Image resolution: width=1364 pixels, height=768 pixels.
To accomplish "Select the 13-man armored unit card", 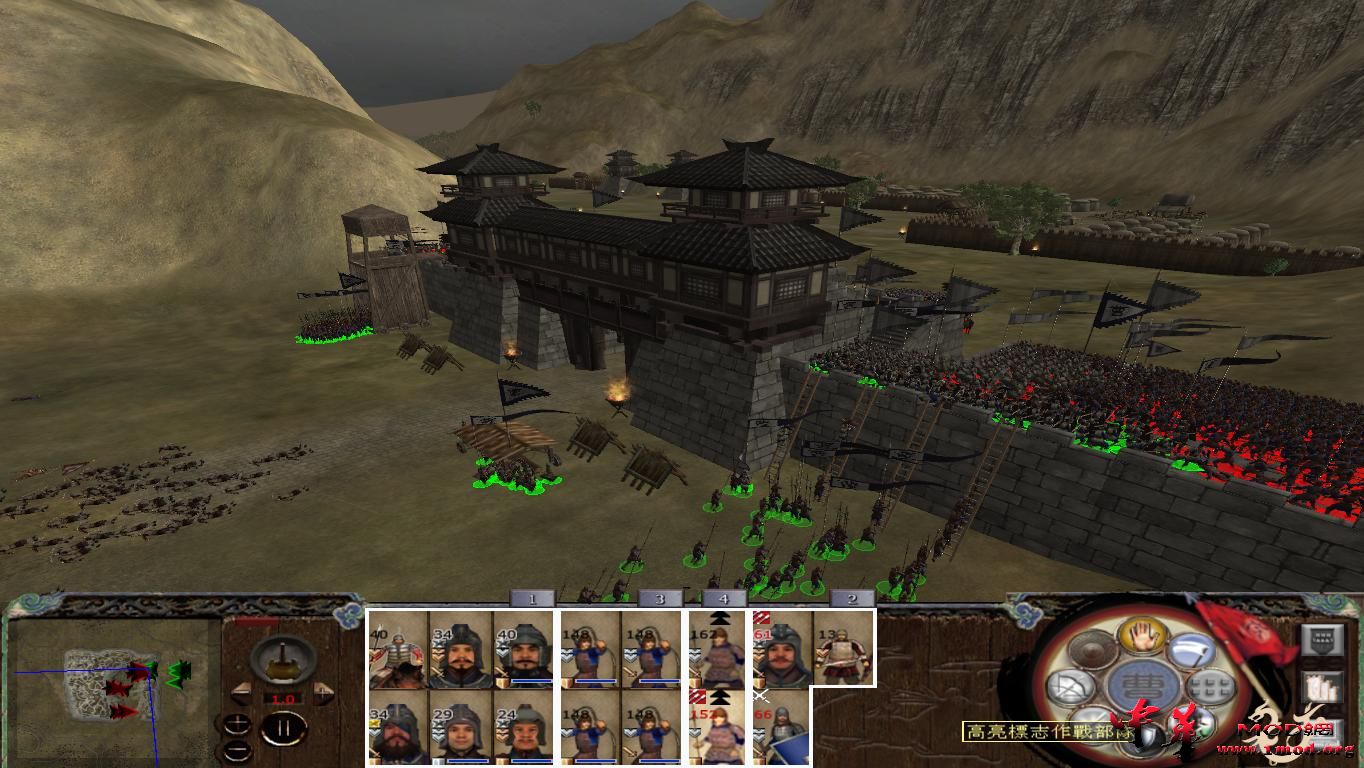I will (843, 649).
